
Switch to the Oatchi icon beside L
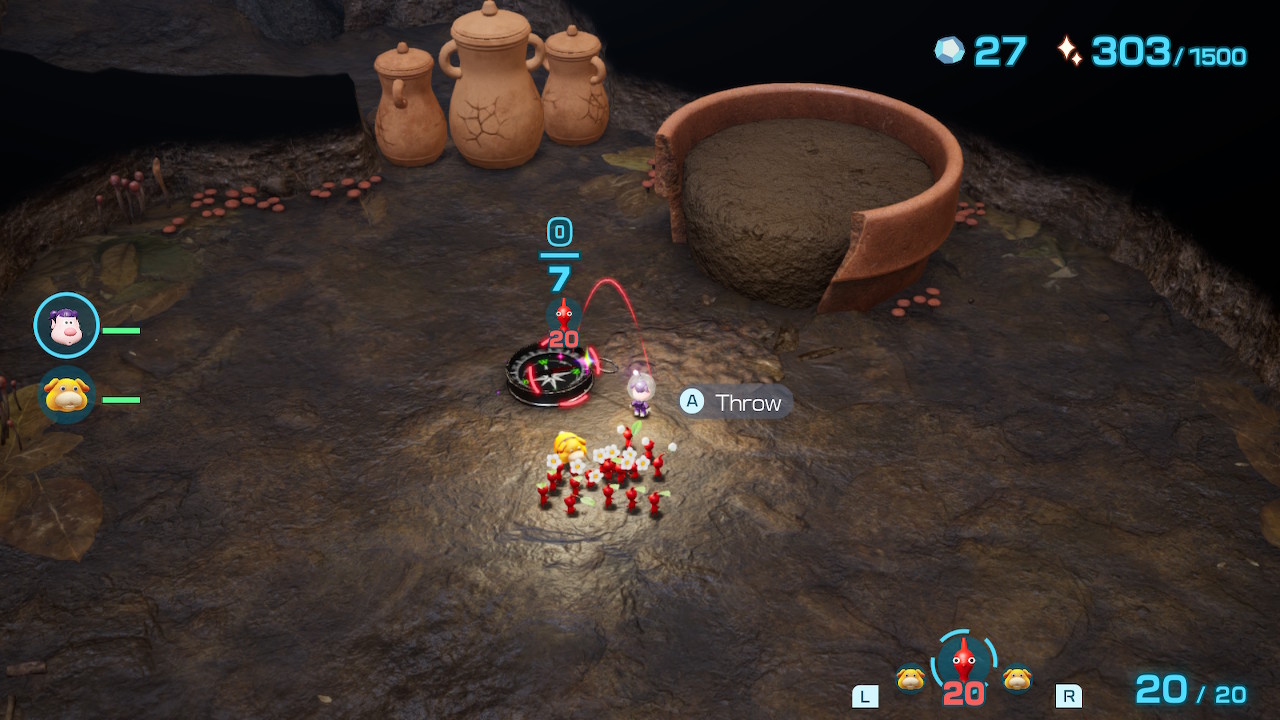910,679
